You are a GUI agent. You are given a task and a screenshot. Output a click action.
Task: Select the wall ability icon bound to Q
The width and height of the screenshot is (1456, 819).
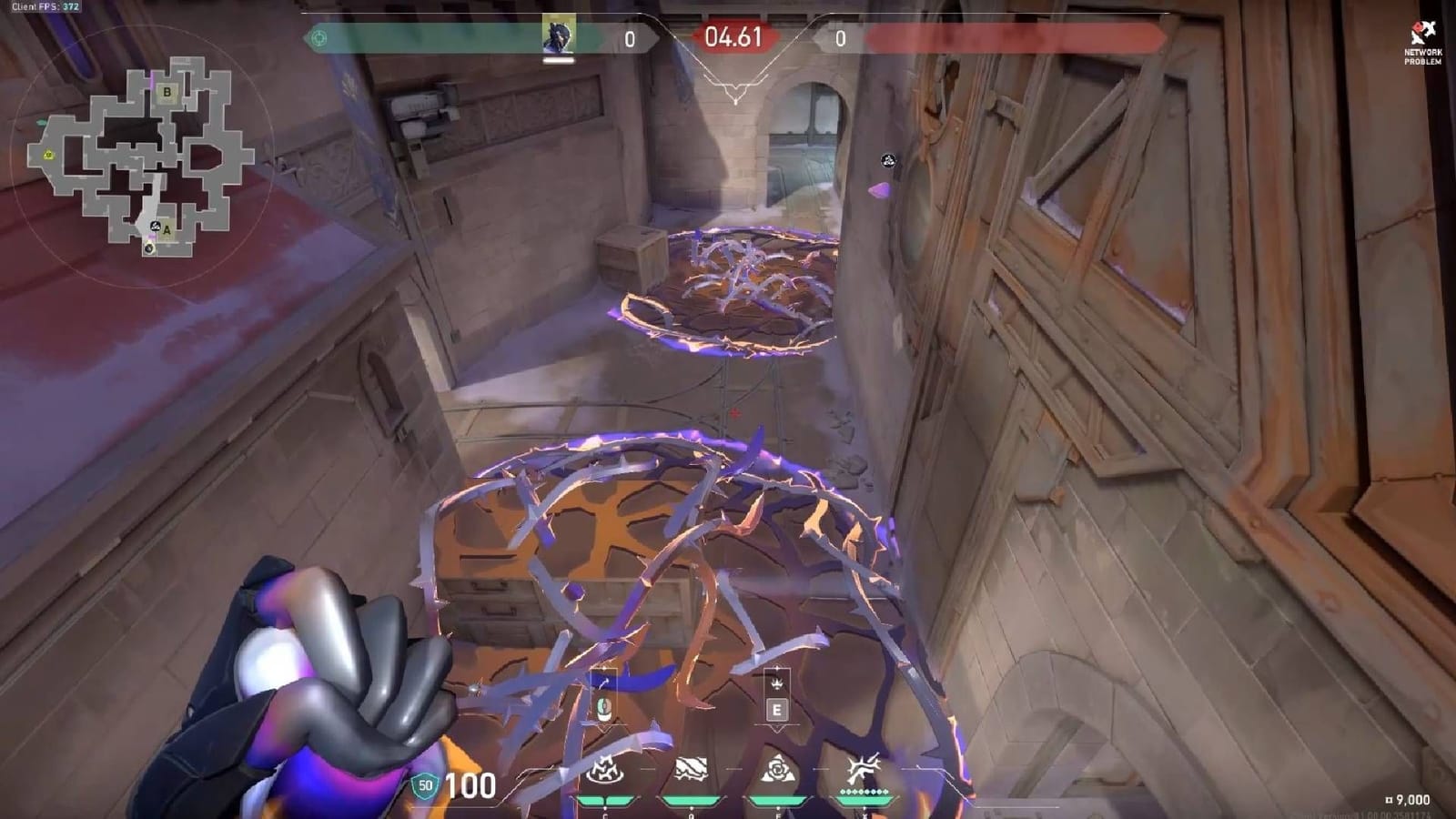[x=691, y=769]
